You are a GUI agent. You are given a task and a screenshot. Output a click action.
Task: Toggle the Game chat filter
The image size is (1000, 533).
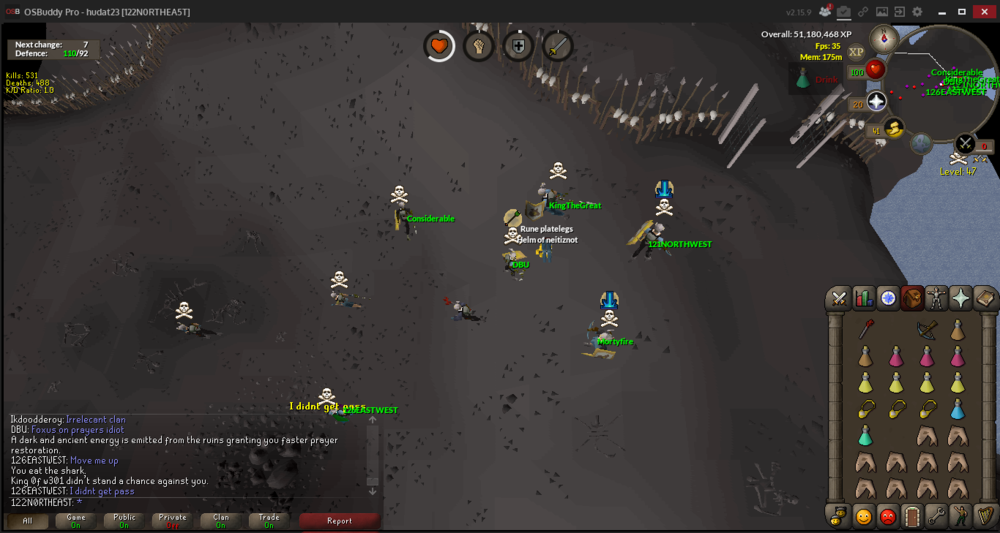point(76,521)
